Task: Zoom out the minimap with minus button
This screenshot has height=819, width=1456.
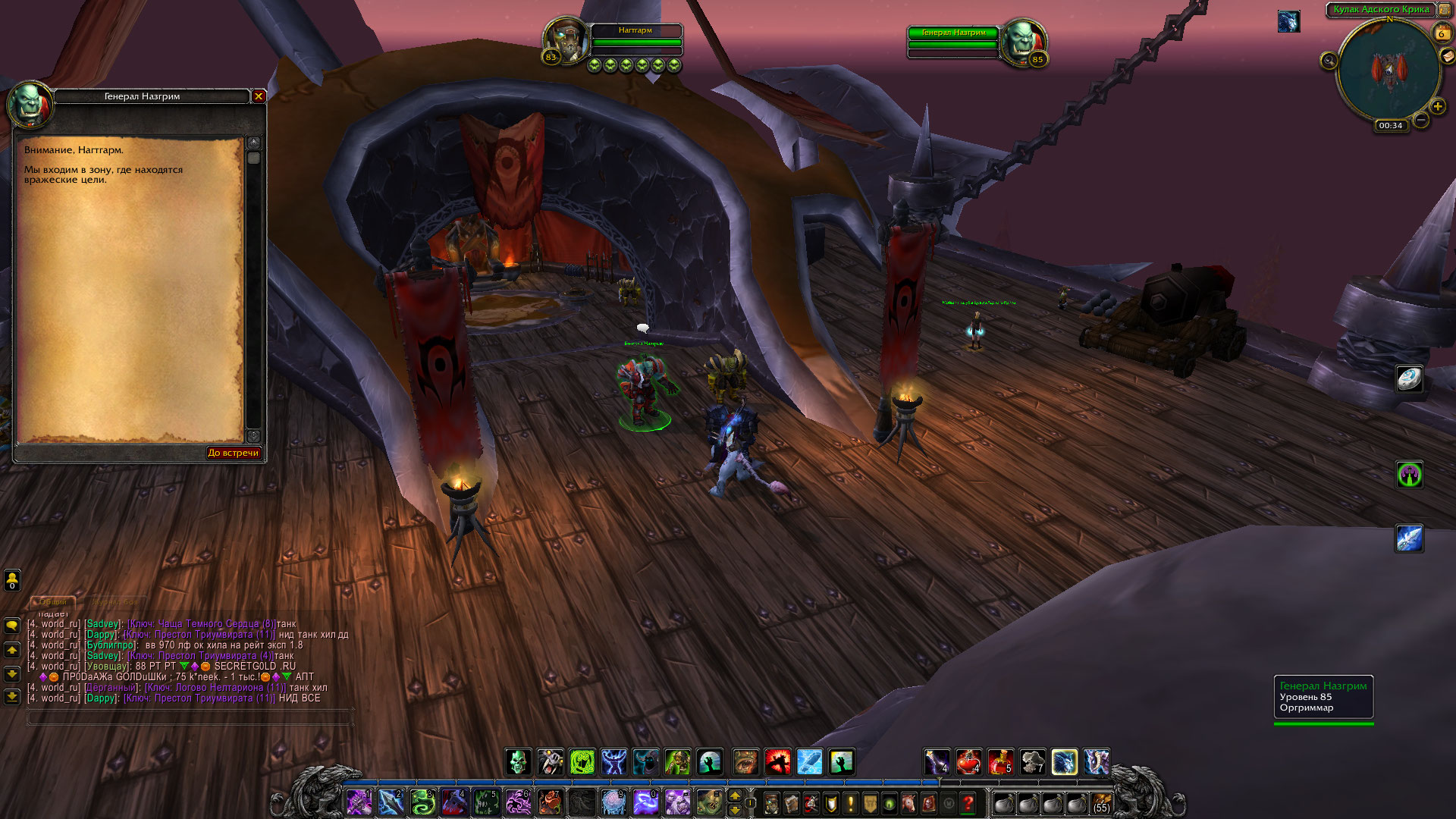Action: coord(1422,120)
